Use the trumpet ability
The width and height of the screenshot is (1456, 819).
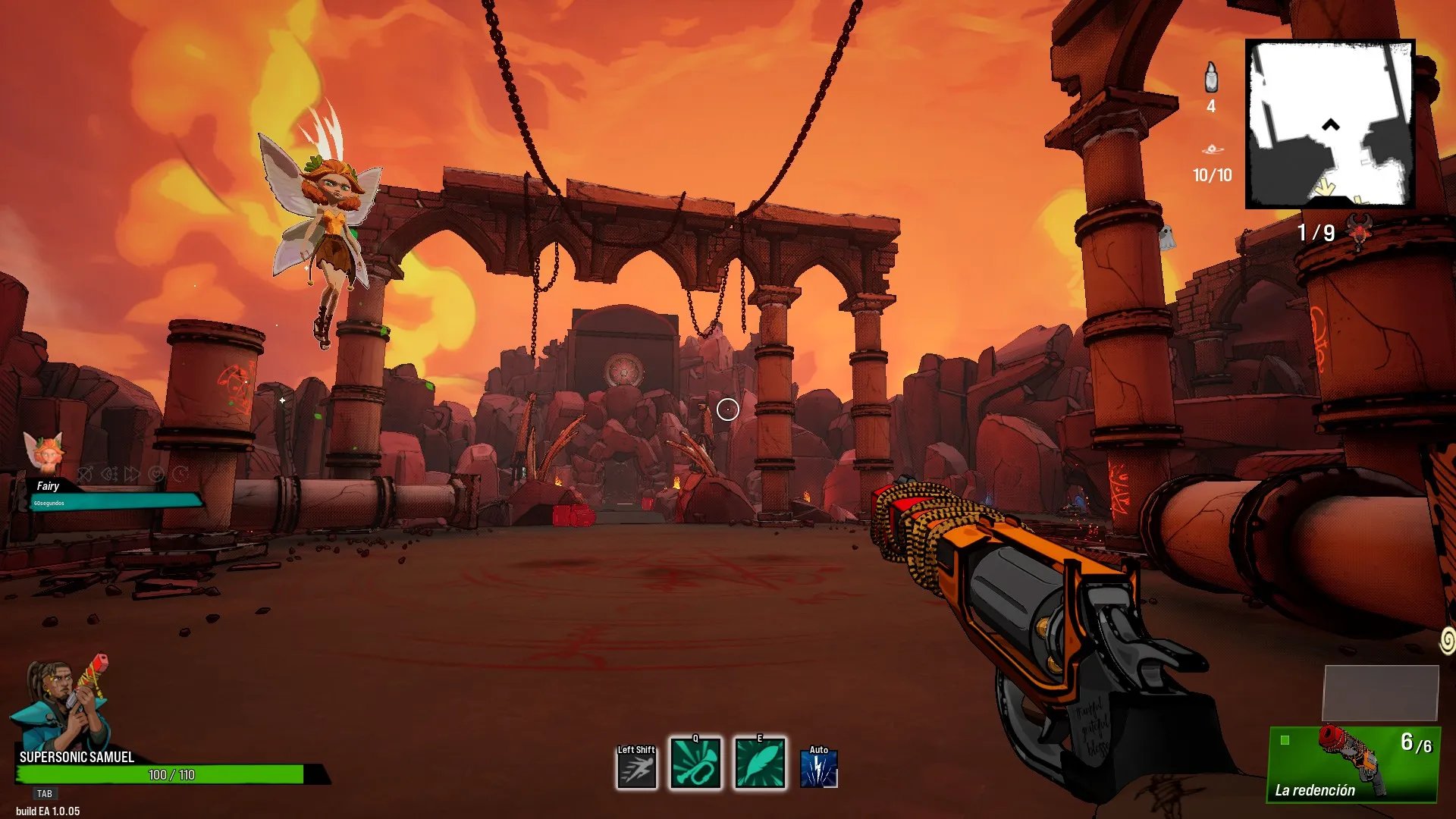695,764
